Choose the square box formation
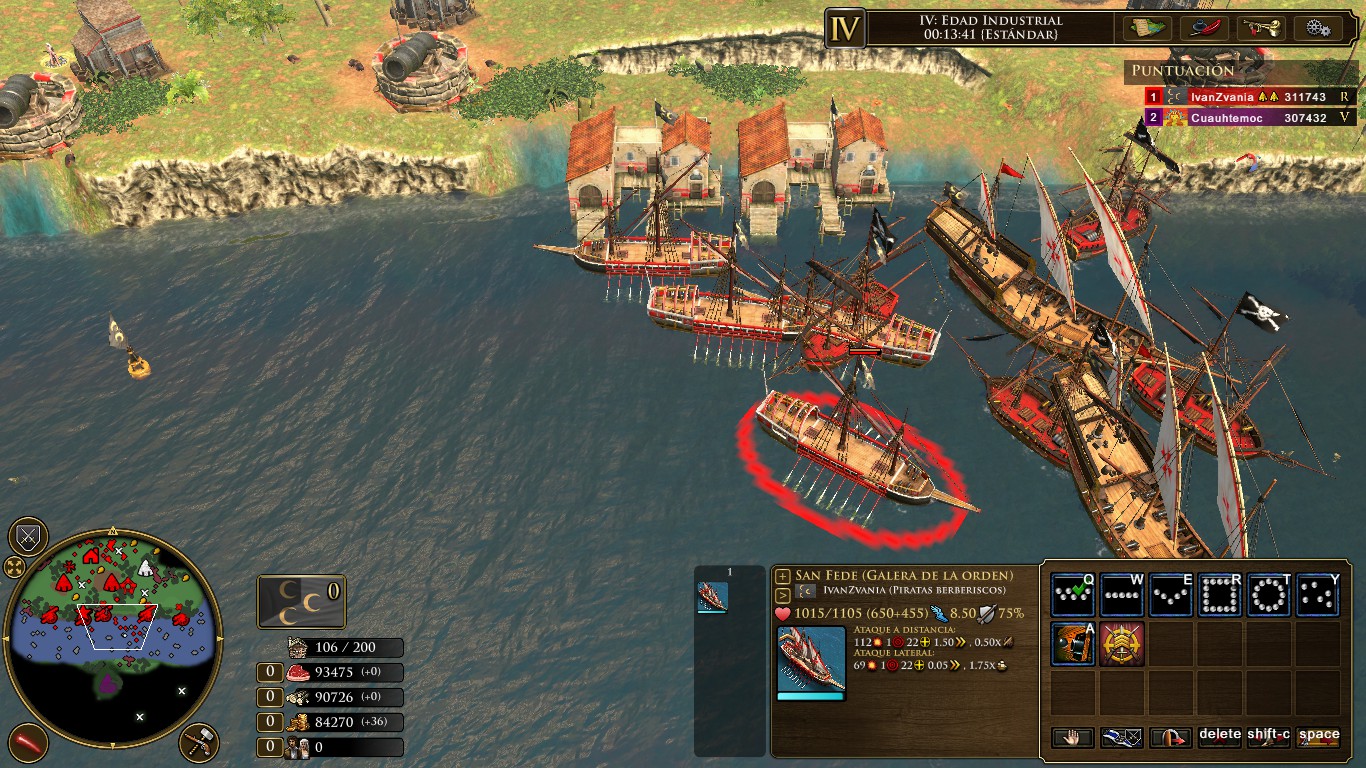This screenshot has width=1366, height=768. coord(1219,596)
